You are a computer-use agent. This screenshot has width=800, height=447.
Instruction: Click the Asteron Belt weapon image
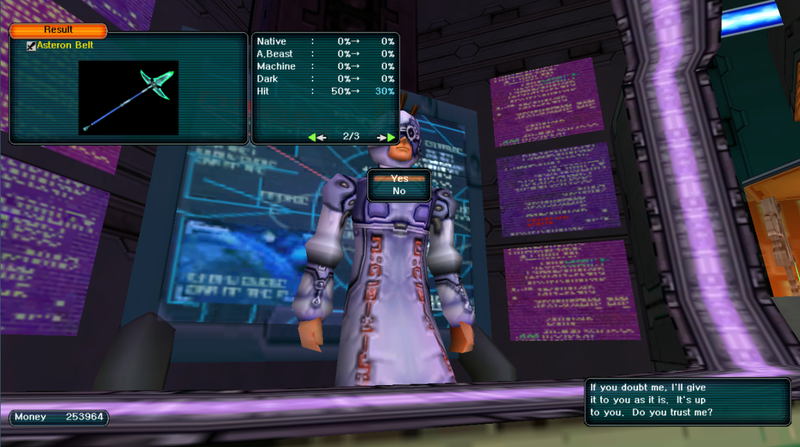click(128, 97)
